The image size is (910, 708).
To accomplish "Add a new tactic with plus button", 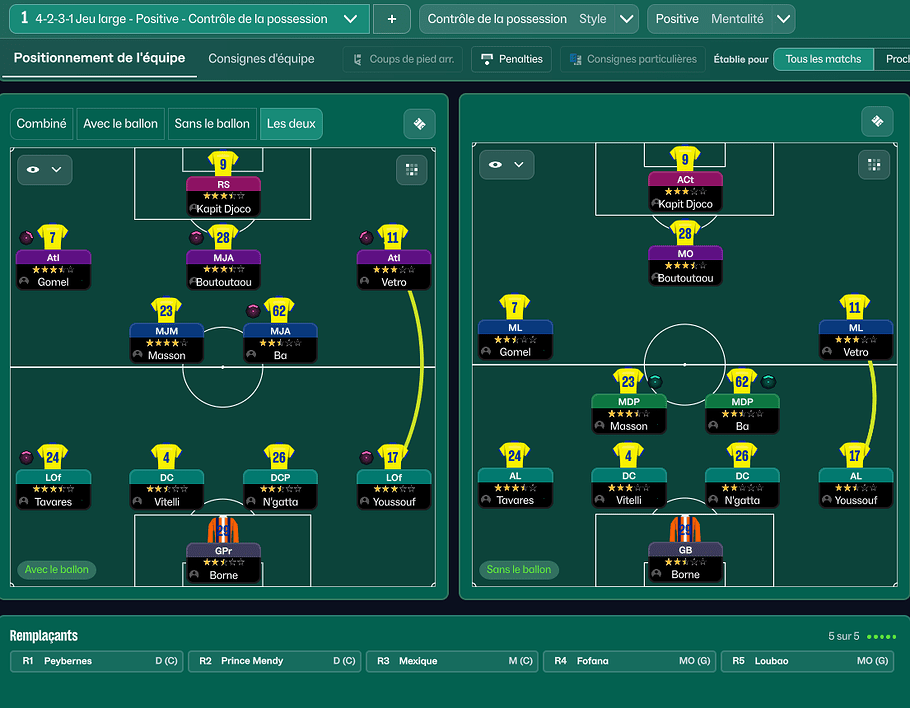I will (391, 19).
